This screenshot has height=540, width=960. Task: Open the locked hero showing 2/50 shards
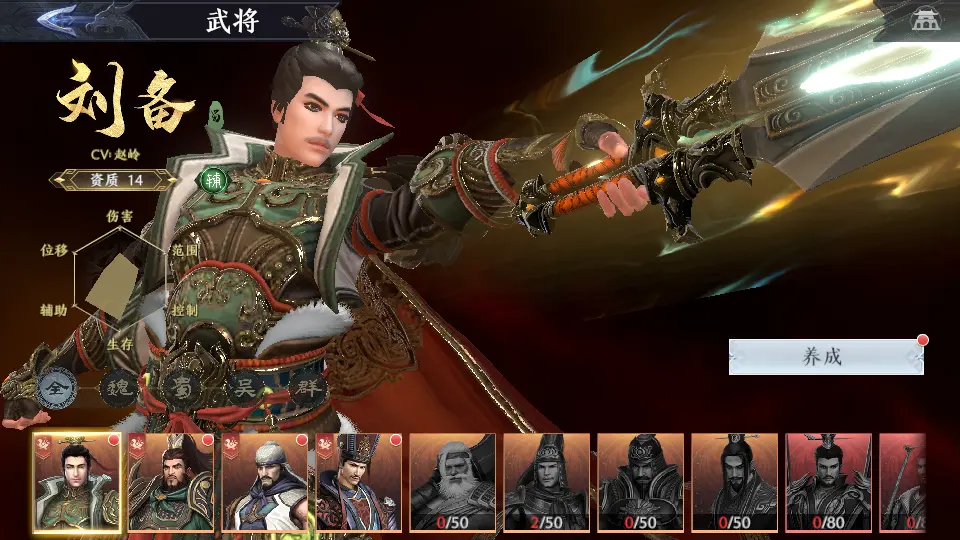[546, 482]
